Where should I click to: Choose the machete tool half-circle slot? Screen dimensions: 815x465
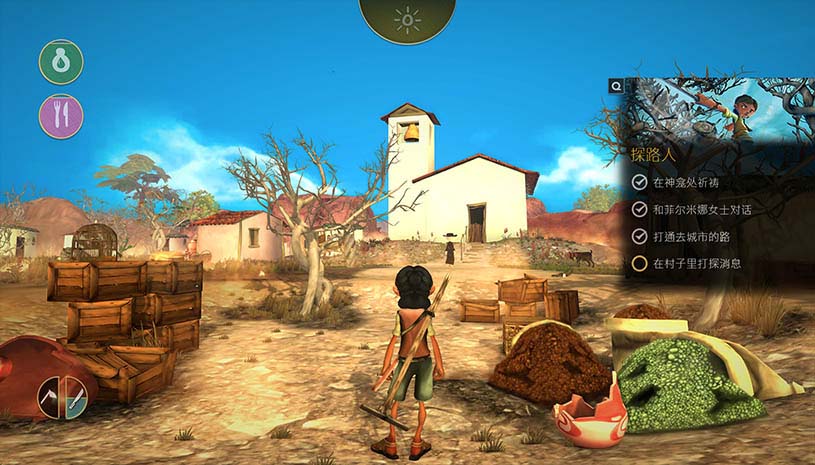(x=76, y=398)
